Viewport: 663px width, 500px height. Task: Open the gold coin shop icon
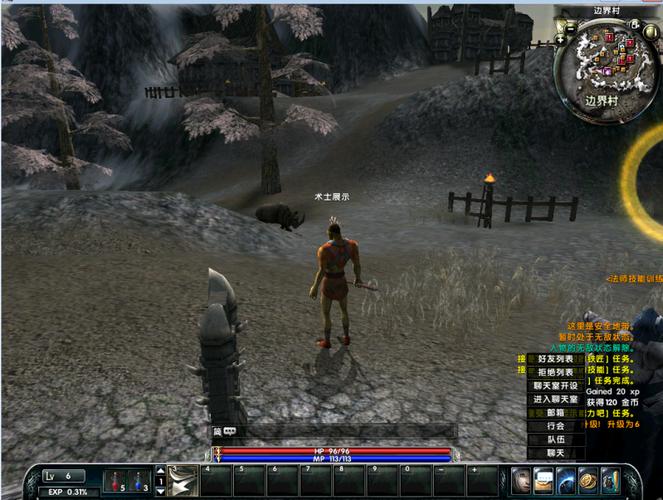pos(588,480)
